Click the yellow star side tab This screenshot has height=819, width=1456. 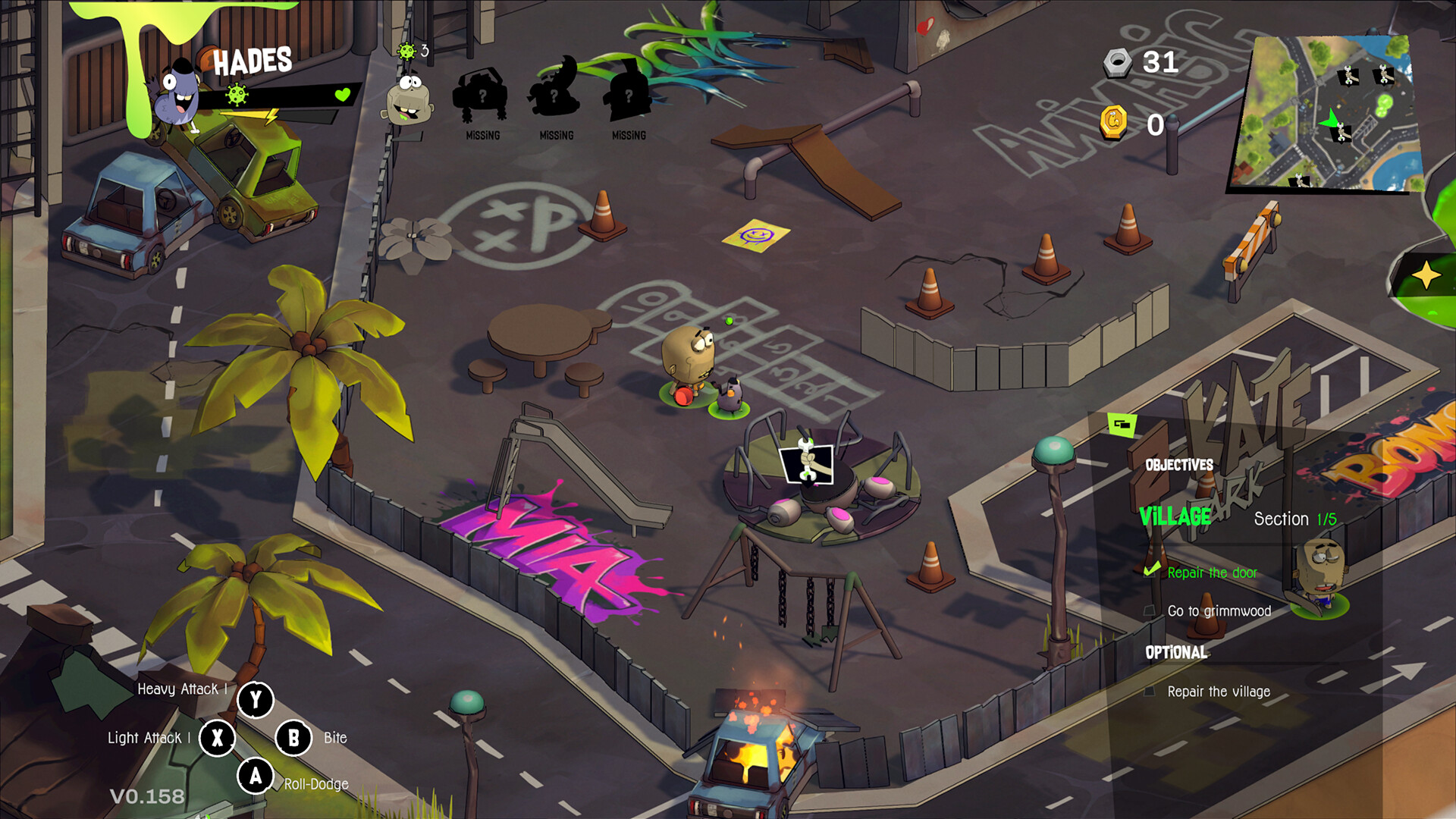coord(1426,275)
